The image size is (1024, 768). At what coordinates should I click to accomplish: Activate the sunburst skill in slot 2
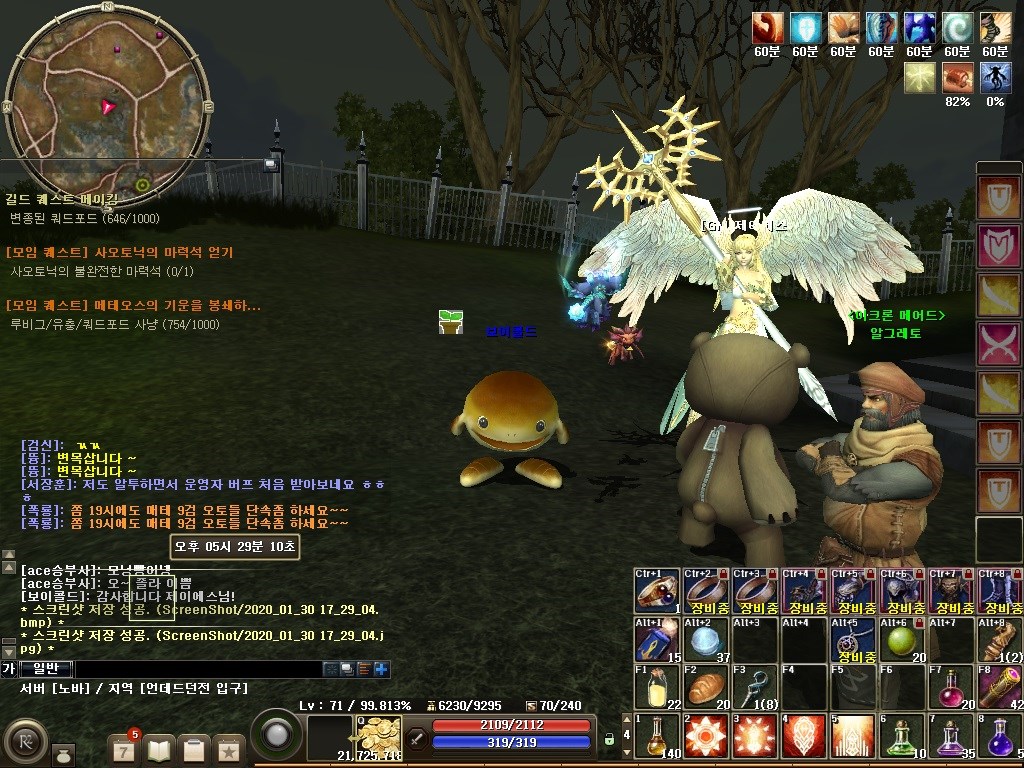(x=707, y=736)
